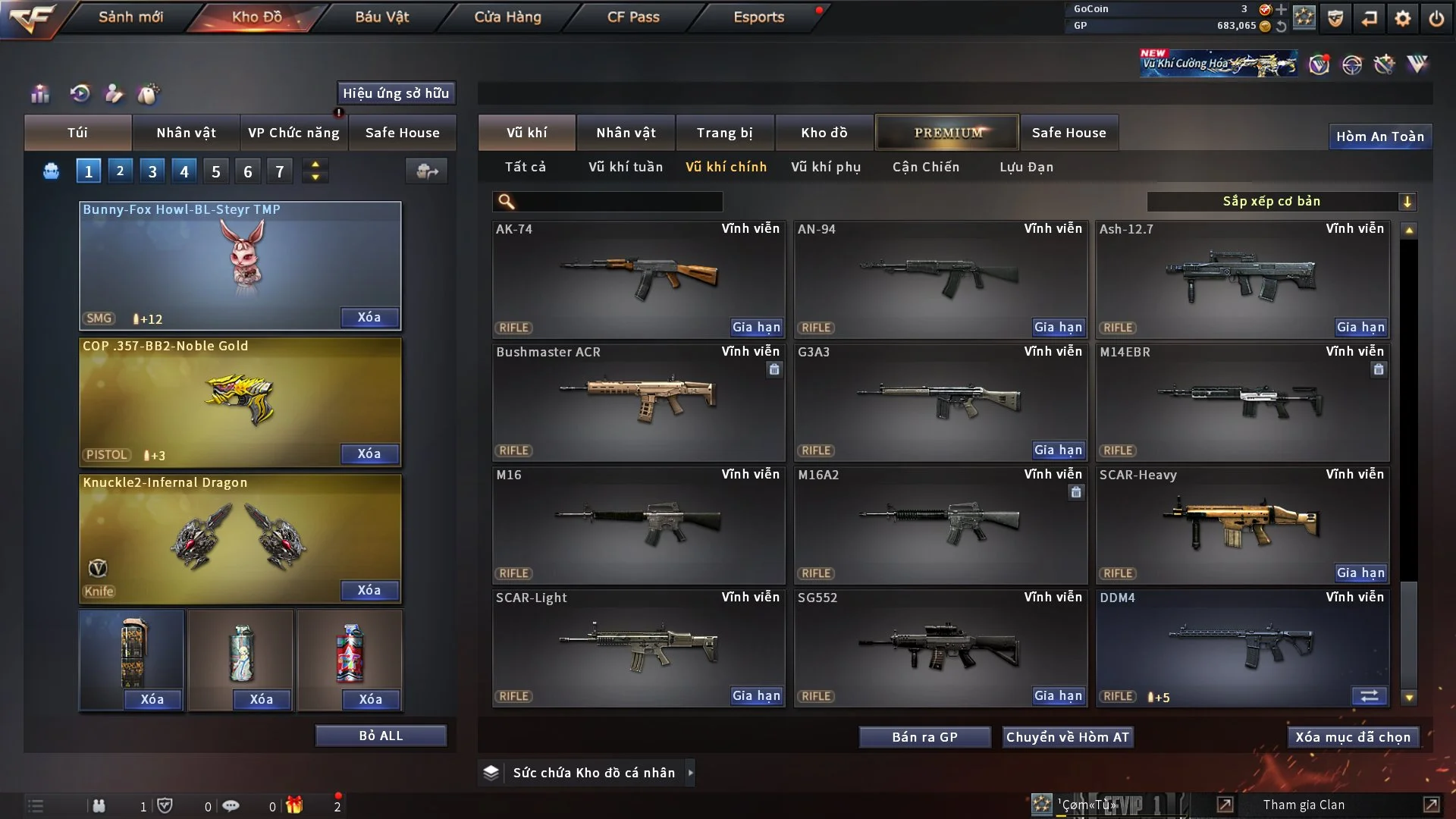
Task: Open the Sắp xếp cơ bản sort dropdown
Action: tap(1281, 202)
